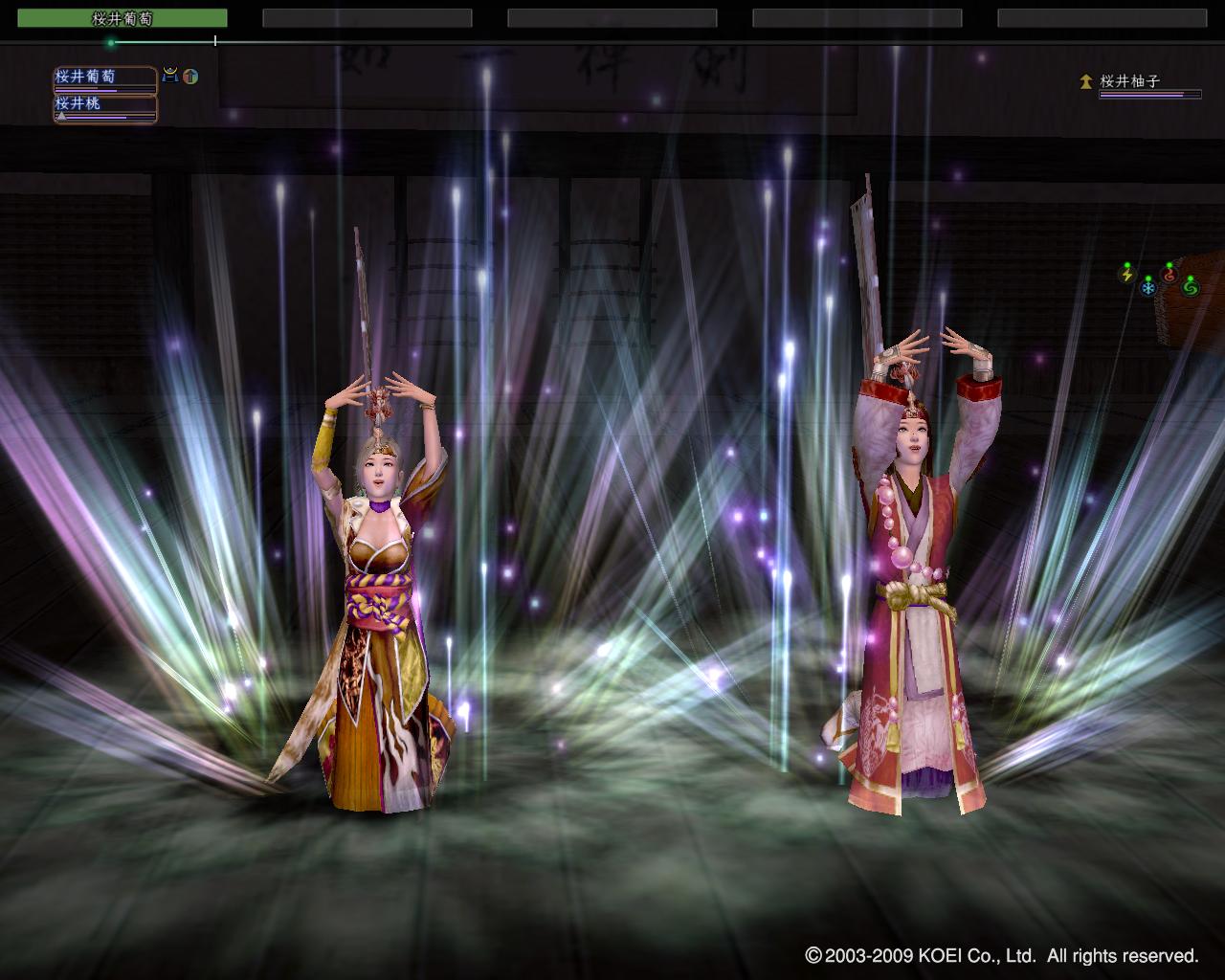The image size is (1225, 980).
Task: Click the gold arrow marker beside 桜井柚子
Action: click(x=1085, y=82)
